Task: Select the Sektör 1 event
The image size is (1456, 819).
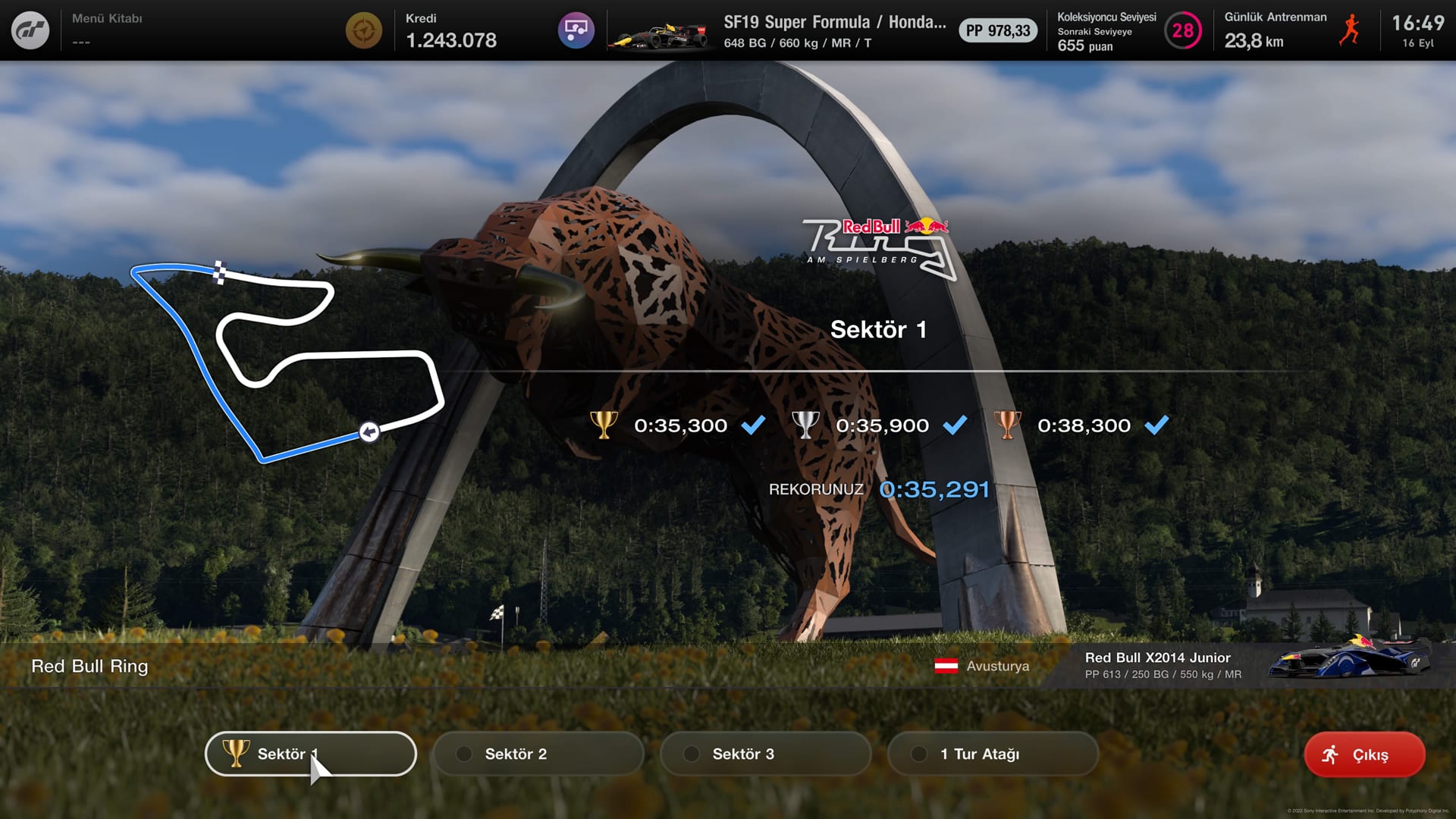Action: click(311, 754)
